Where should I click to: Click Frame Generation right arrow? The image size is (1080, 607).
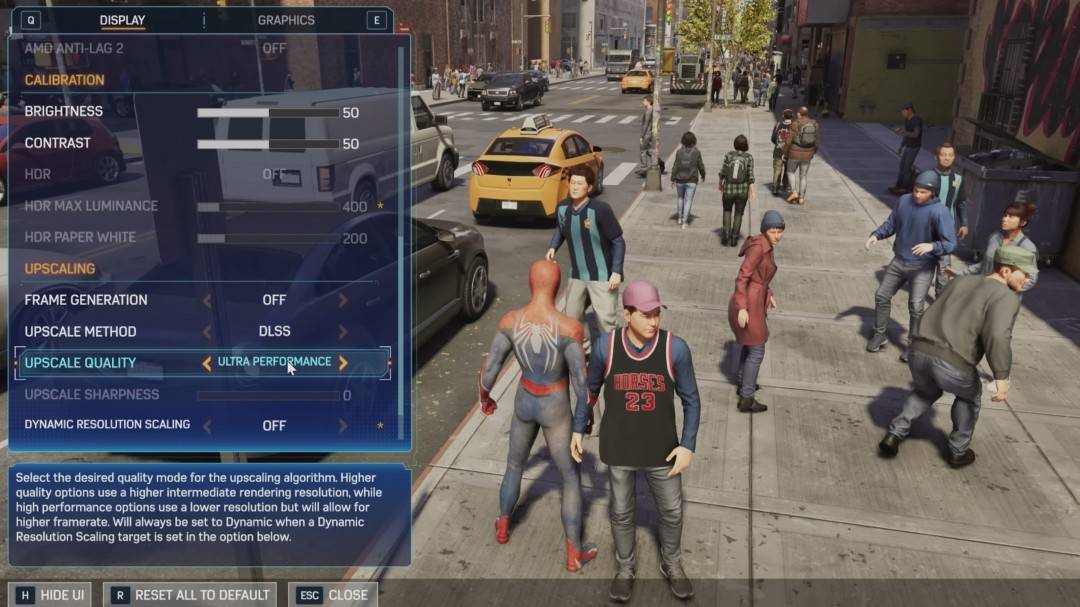click(343, 300)
